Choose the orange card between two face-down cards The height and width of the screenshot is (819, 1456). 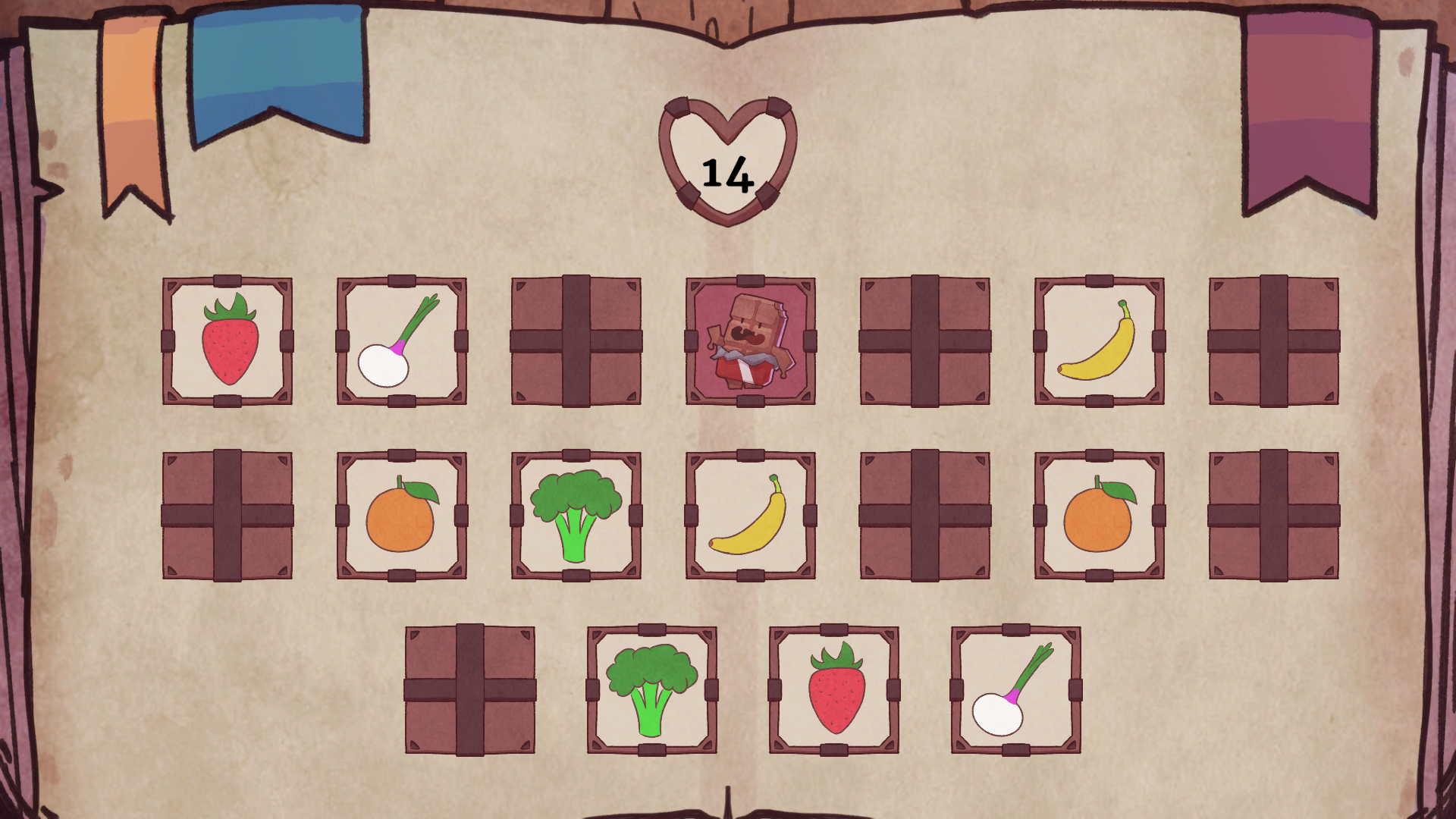click(x=1100, y=516)
